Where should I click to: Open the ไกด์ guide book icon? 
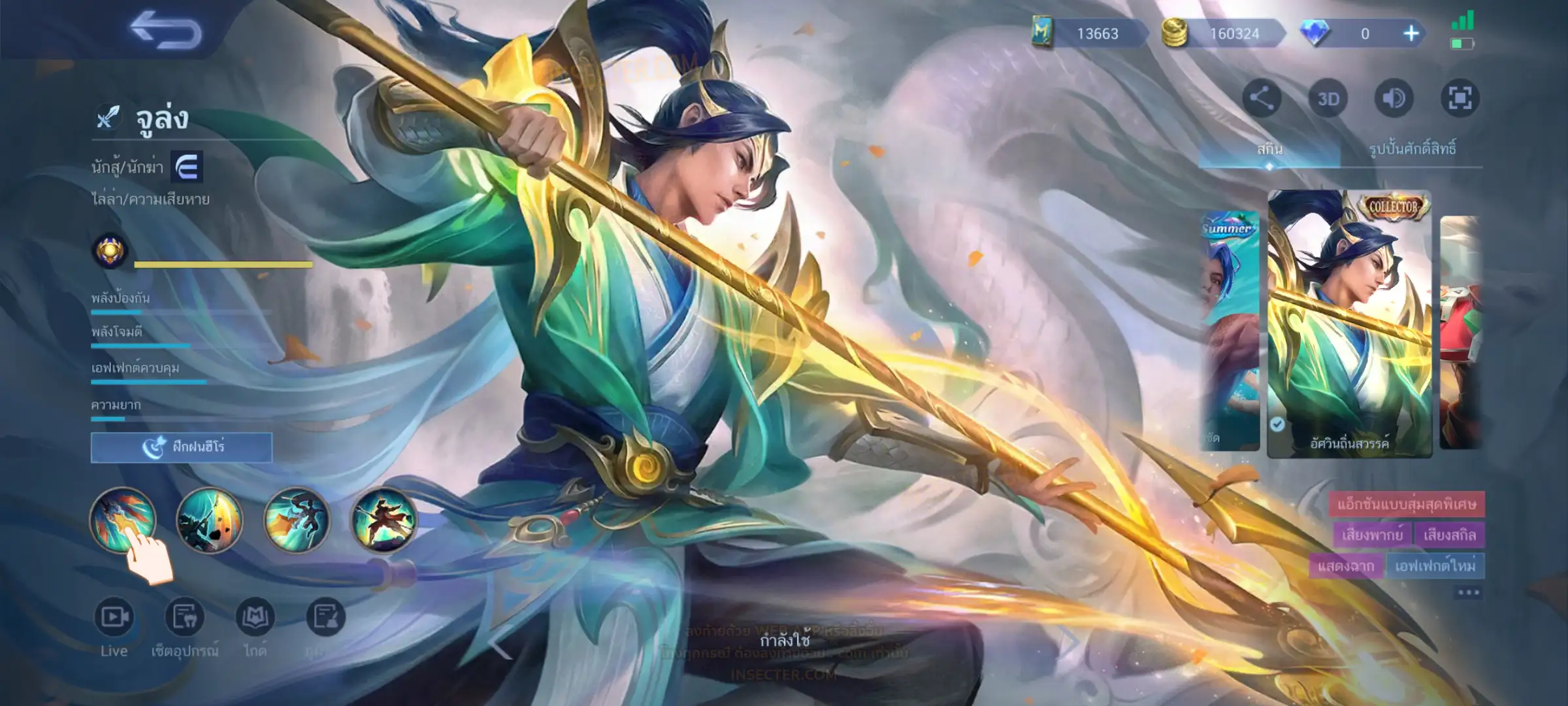tap(255, 617)
